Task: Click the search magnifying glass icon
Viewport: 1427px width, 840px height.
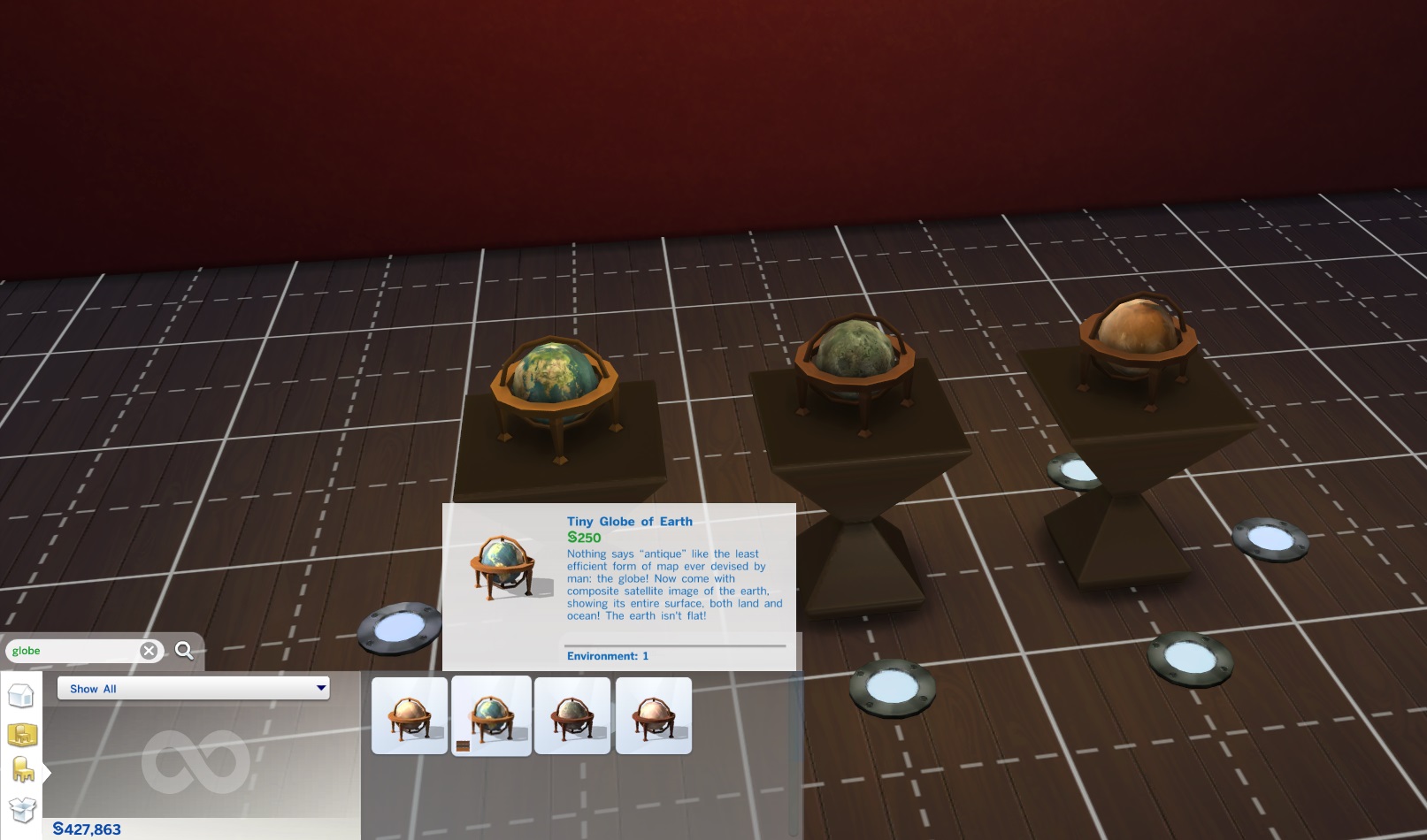Action: [185, 651]
